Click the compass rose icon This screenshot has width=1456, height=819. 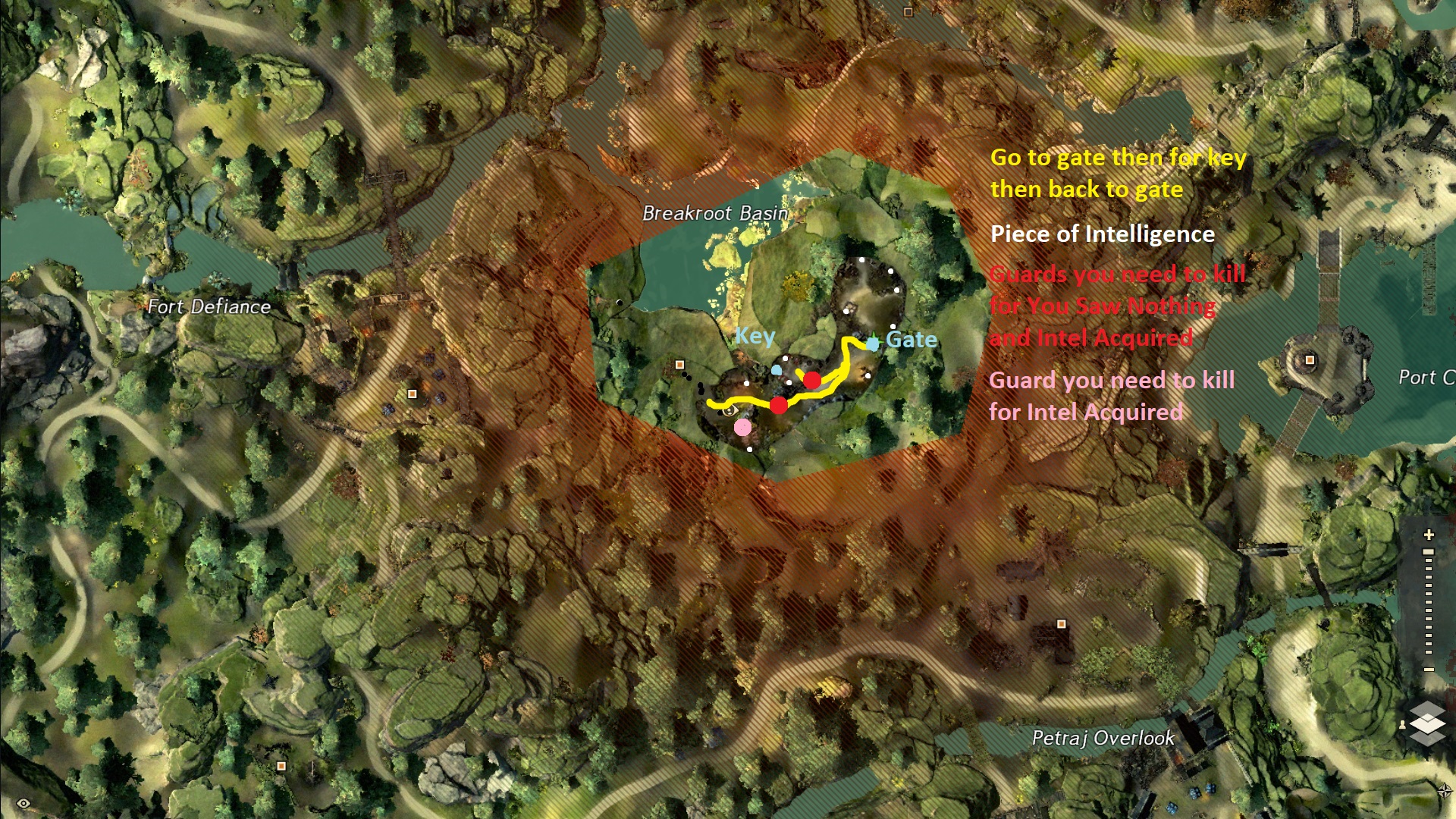point(1445,791)
